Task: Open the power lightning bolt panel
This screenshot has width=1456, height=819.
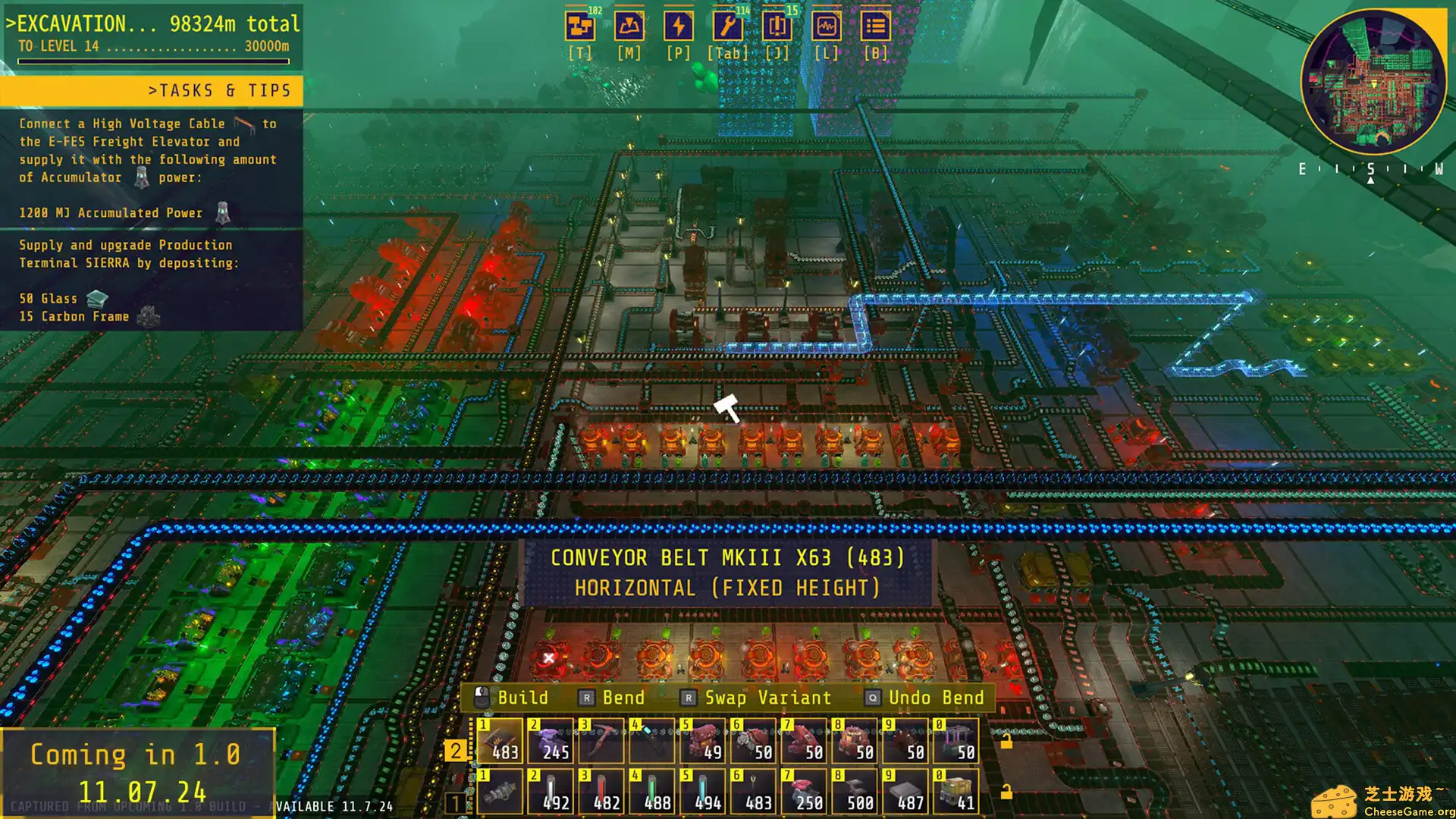Action: (x=678, y=27)
